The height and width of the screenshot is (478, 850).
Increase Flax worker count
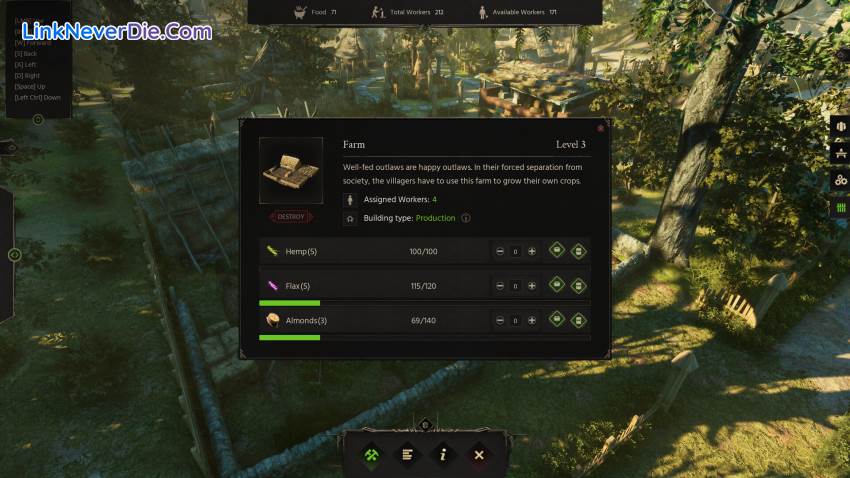click(x=532, y=286)
